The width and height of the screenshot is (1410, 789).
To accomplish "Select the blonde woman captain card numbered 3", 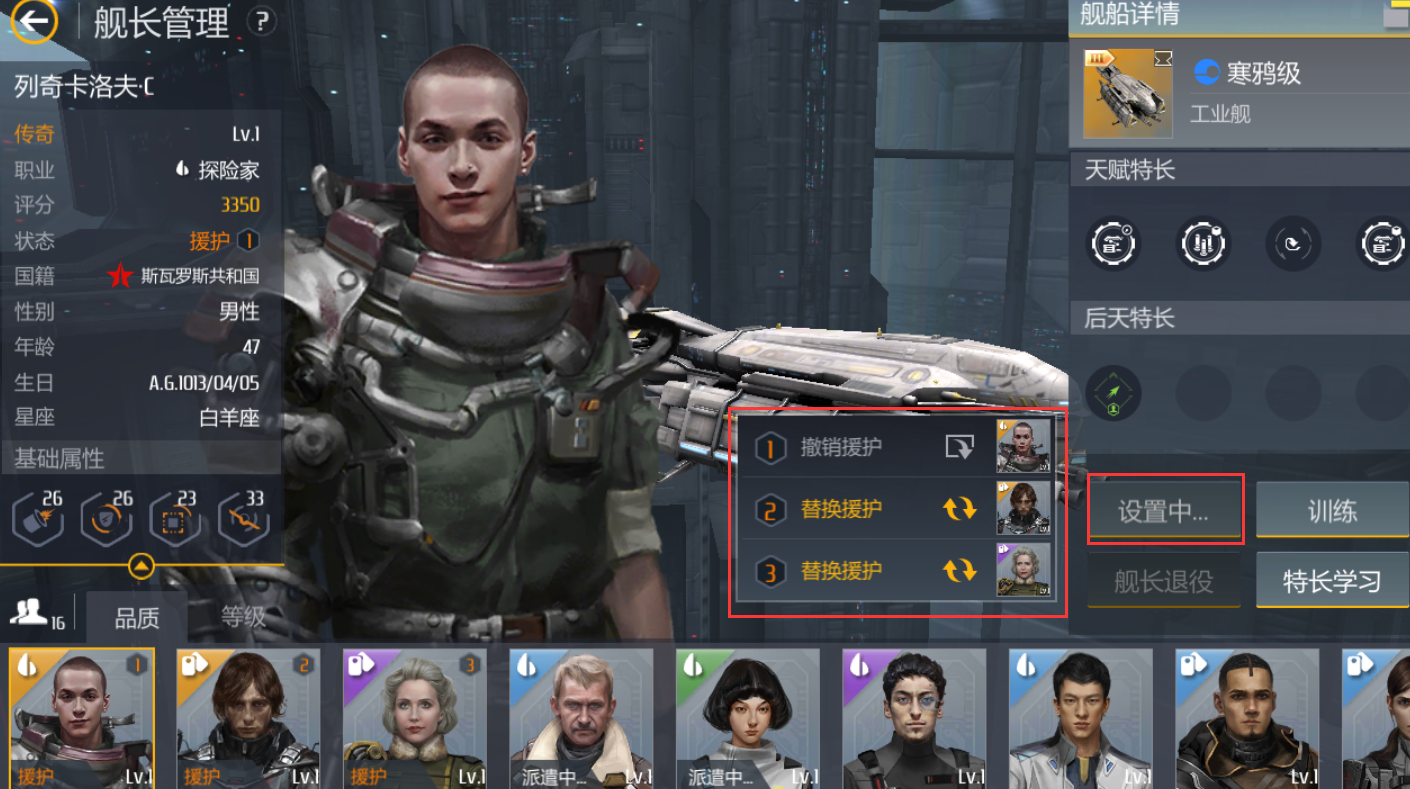I will (x=415, y=718).
